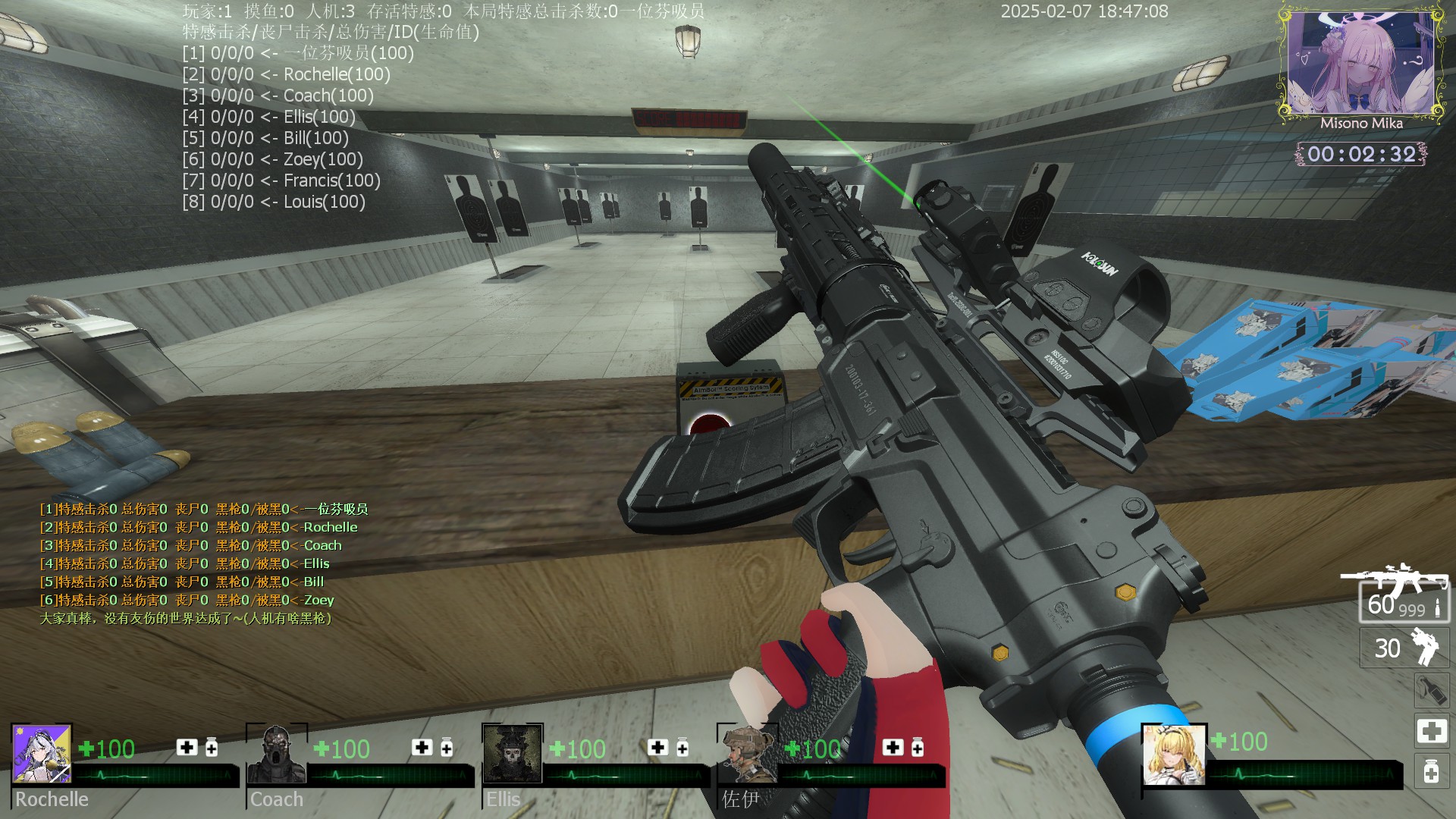Choose the first aid kit slot
This screenshot has width=1456, height=819.
[1431, 731]
